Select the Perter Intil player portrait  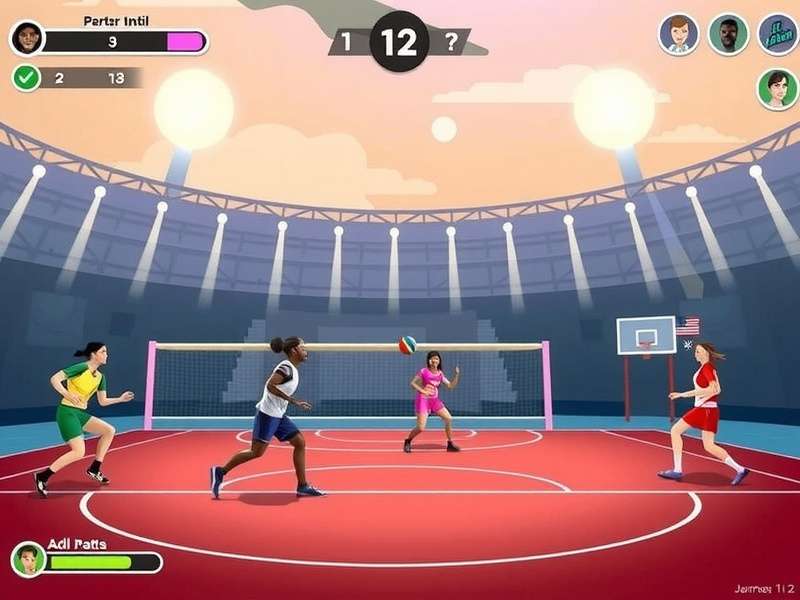click(x=27, y=39)
